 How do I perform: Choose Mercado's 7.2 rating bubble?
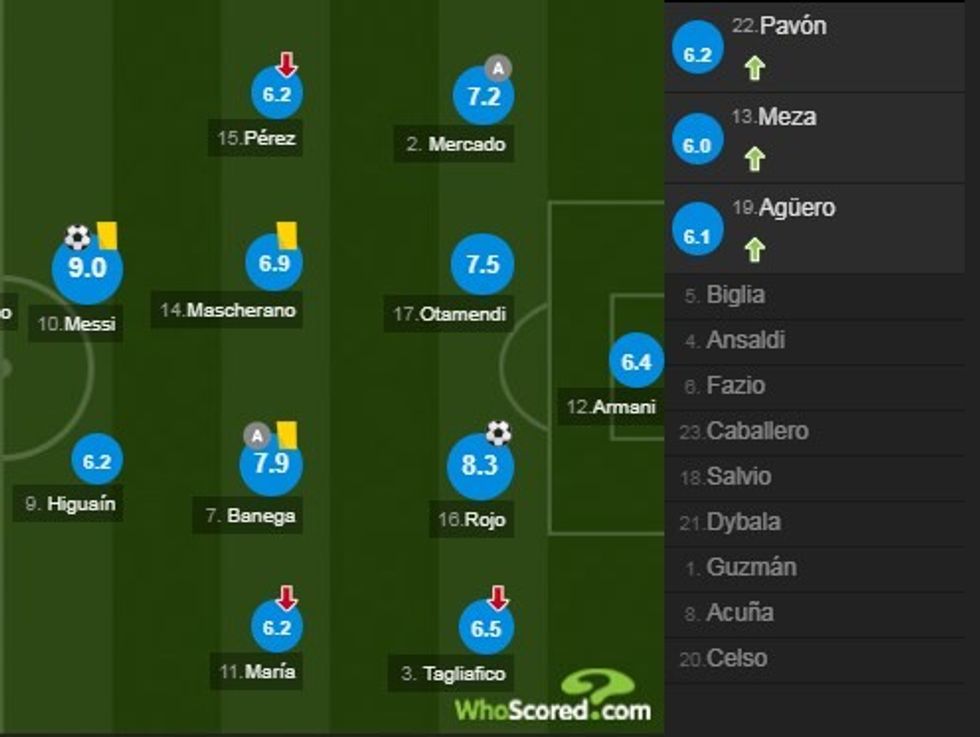click(483, 96)
